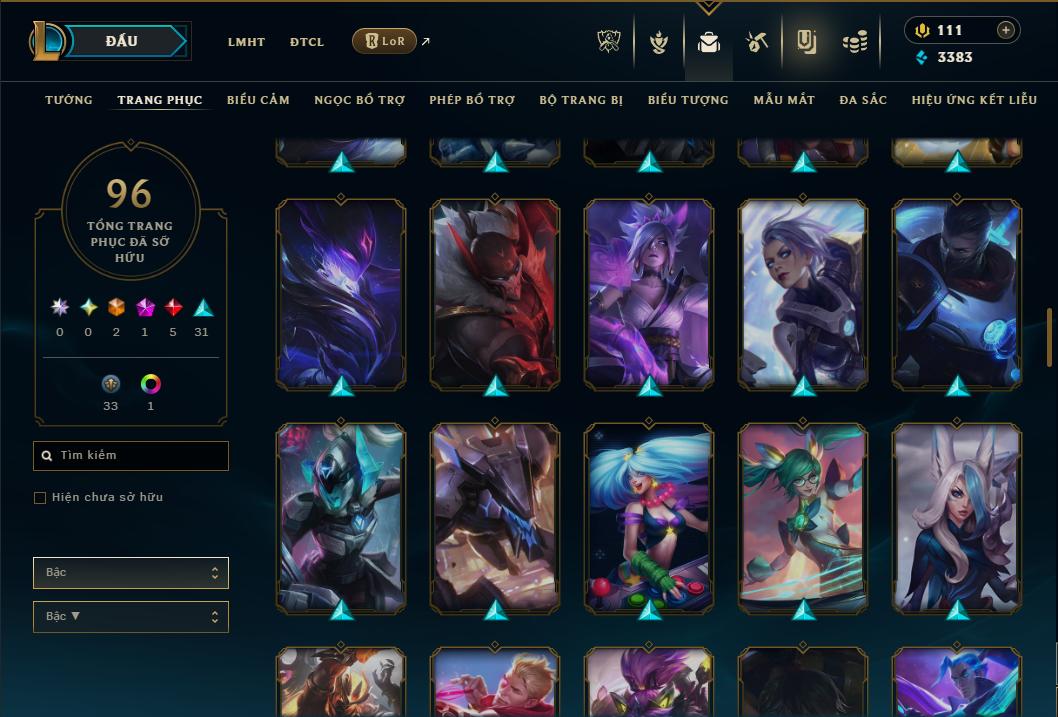Screen dimensions: 1058x717
Task: Switch to BỘ TRANG BỊ tab
Action: 581,100
